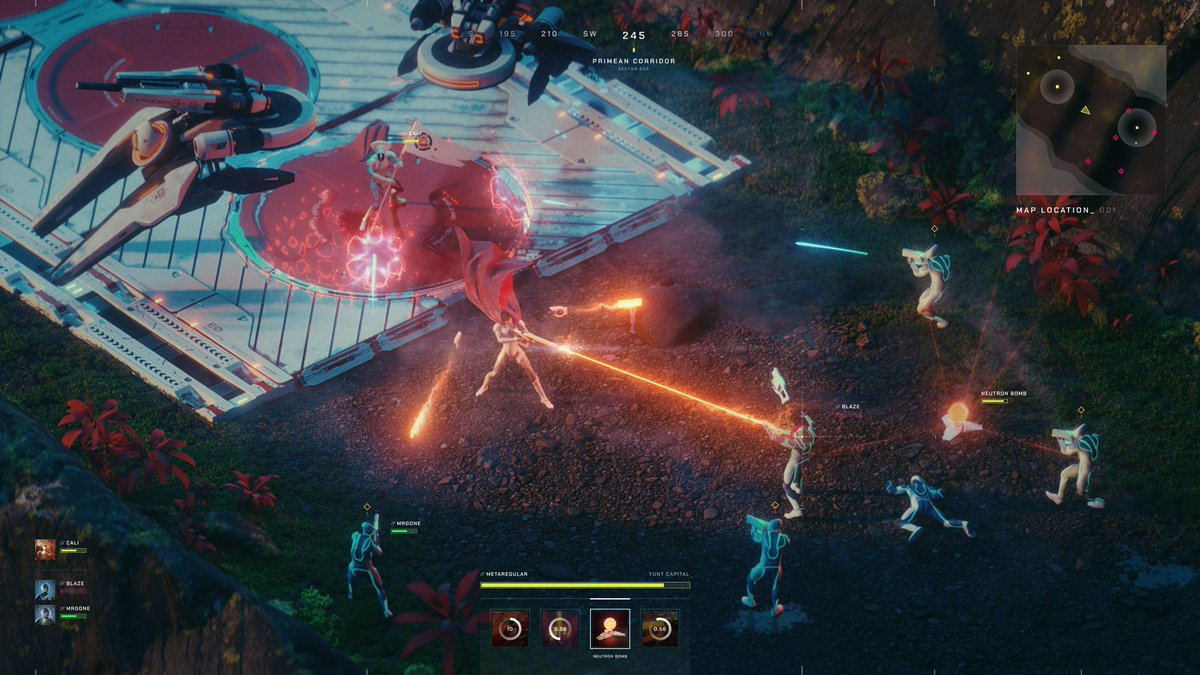Use the ability with 0.56 cooldown
The width and height of the screenshot is (1200, 675).
(660, 628)
